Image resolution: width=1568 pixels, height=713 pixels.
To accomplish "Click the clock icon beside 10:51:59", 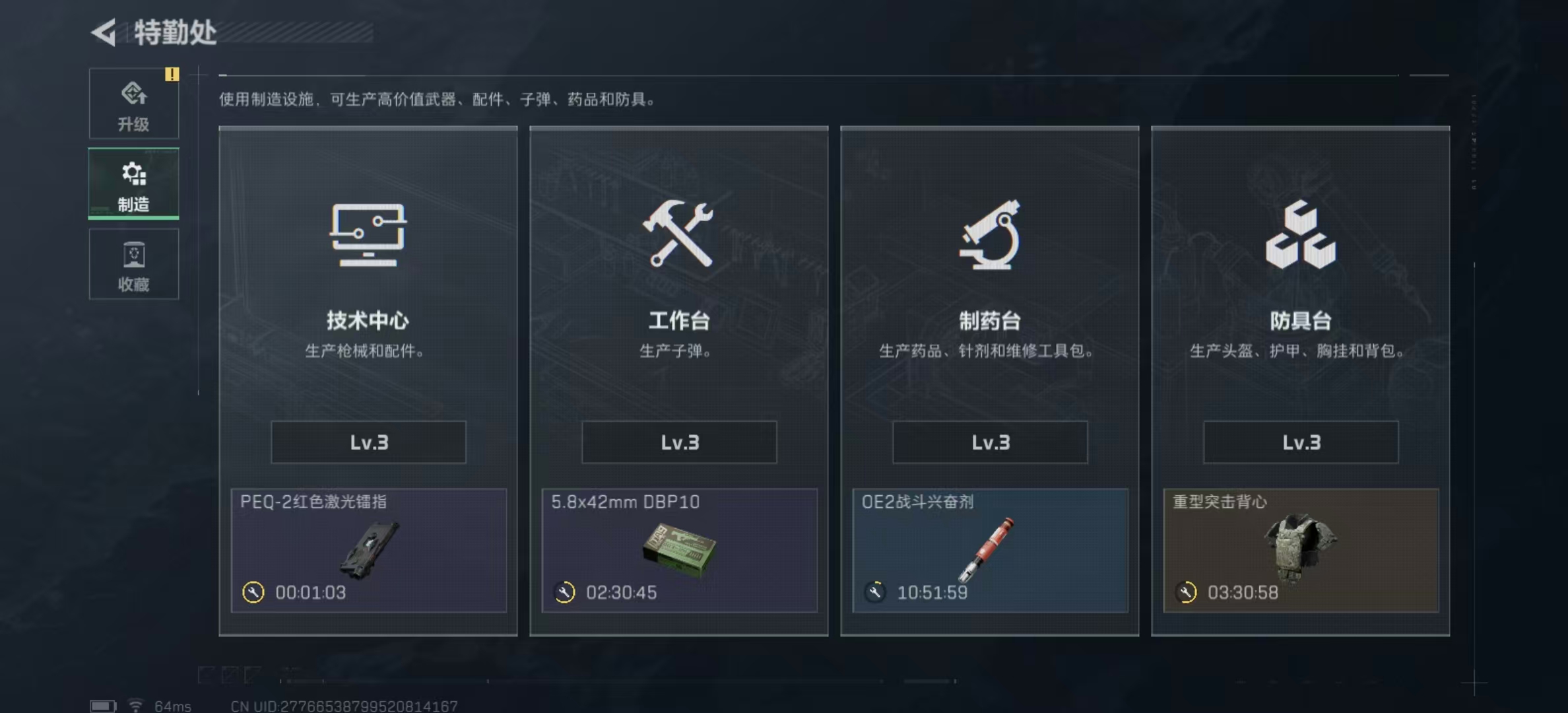I will pos(875,593).
